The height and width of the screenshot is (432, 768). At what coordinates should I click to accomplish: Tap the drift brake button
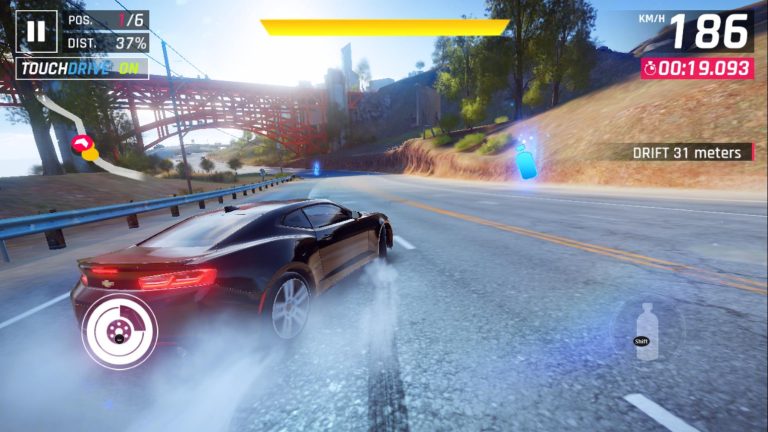point(119,331)
